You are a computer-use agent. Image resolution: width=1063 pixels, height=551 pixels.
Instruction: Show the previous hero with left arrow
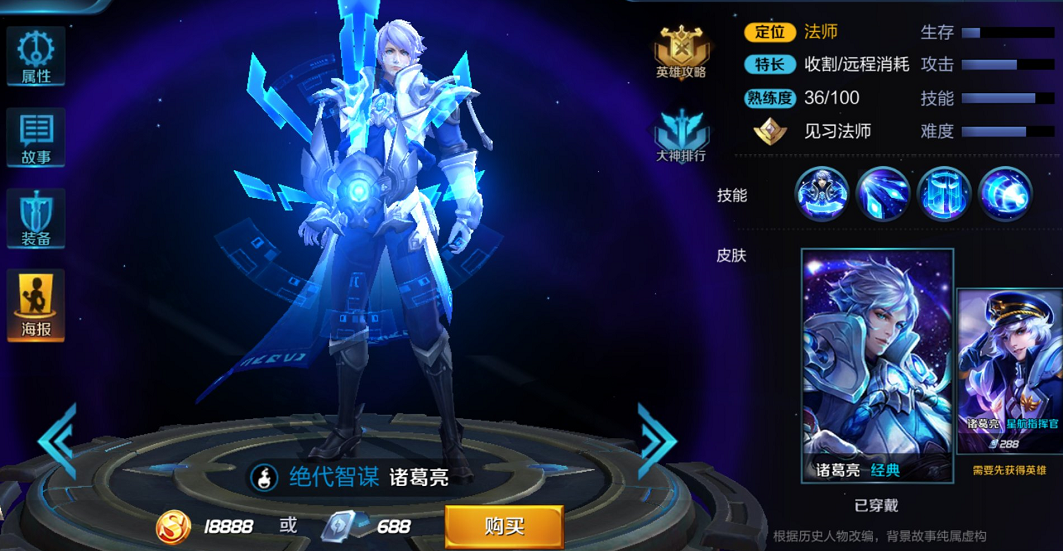57,439
